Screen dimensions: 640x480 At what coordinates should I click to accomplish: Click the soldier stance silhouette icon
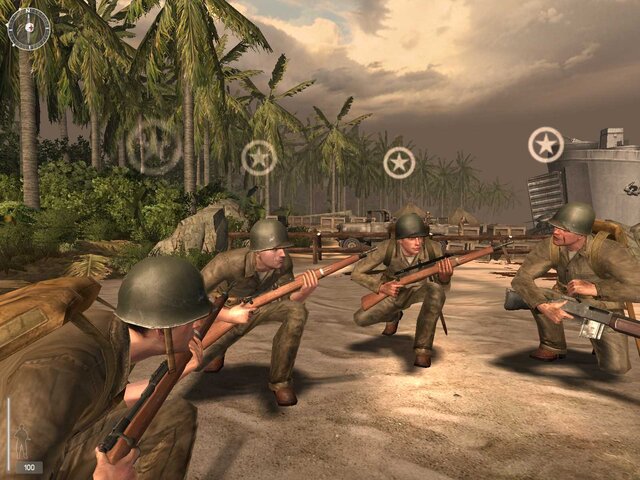[x=22, y=439]
